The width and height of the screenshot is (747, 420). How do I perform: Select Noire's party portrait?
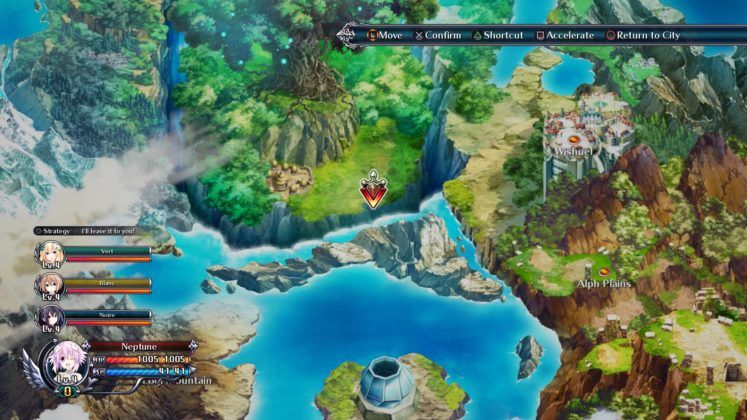(49, 317)
